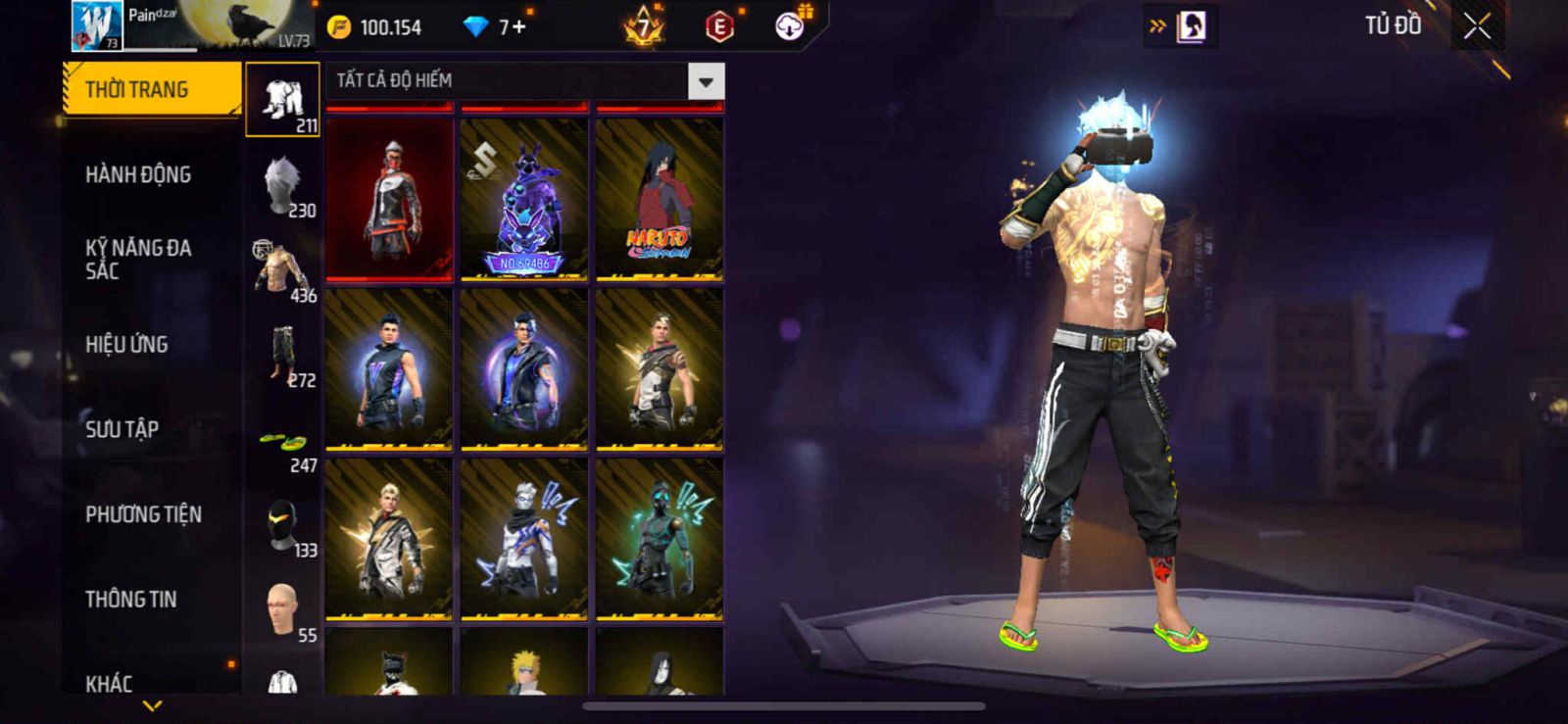The width and height of the screenshot is (1568, 724).
Task: Close the wardrobe with the X button
Action: (1477, 26)
